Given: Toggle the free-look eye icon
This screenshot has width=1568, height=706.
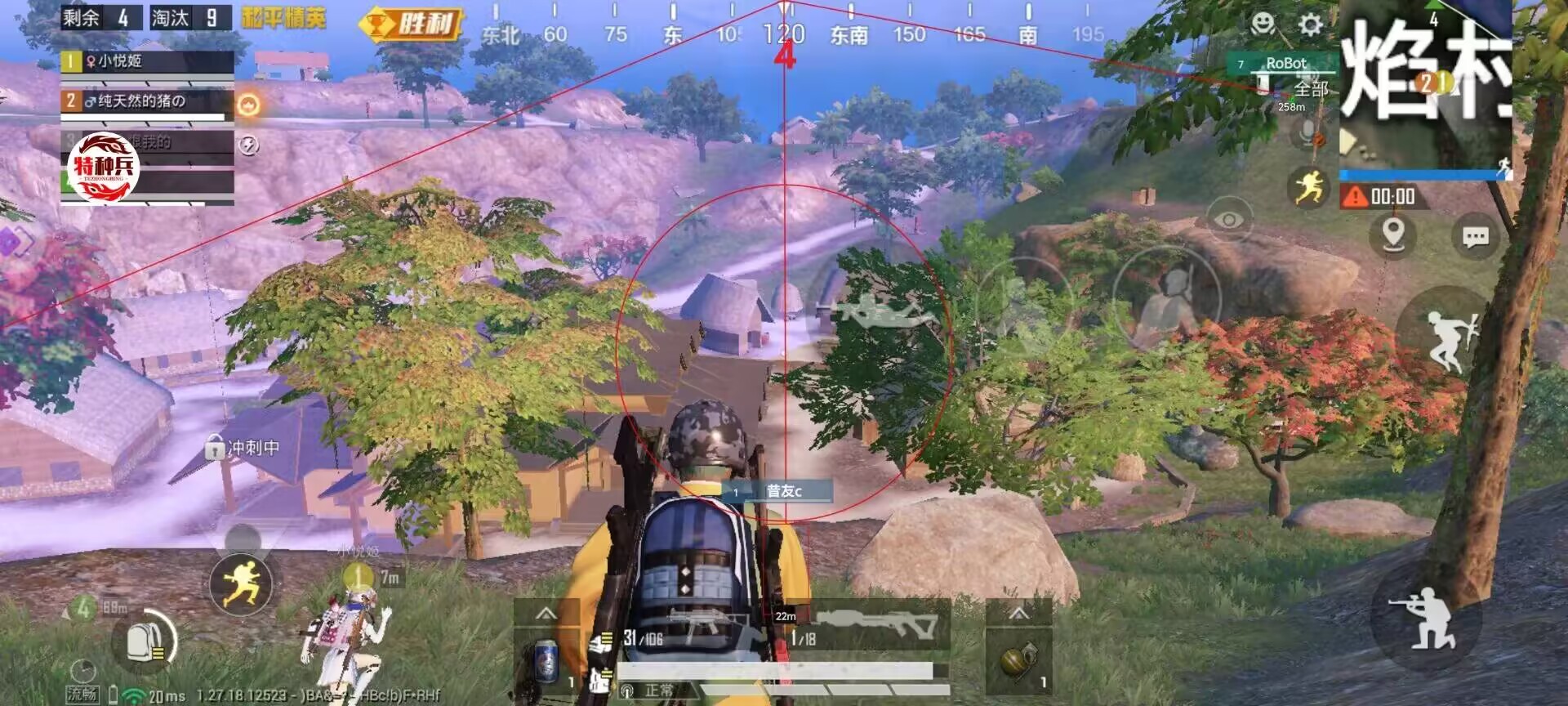Looking at the screenshot, I should pyautogui.click(x=1229, y=220).
